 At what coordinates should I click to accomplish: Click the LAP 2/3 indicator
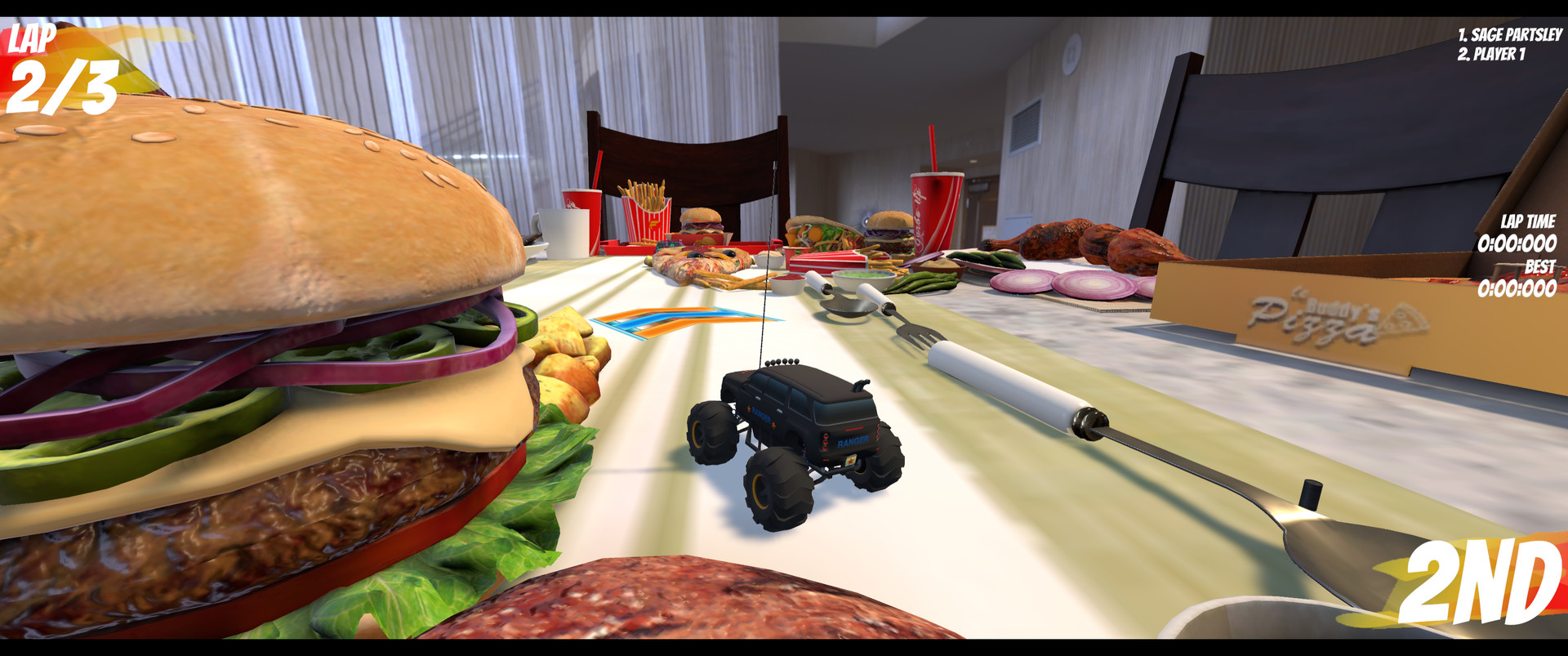(x=57, y=65)
